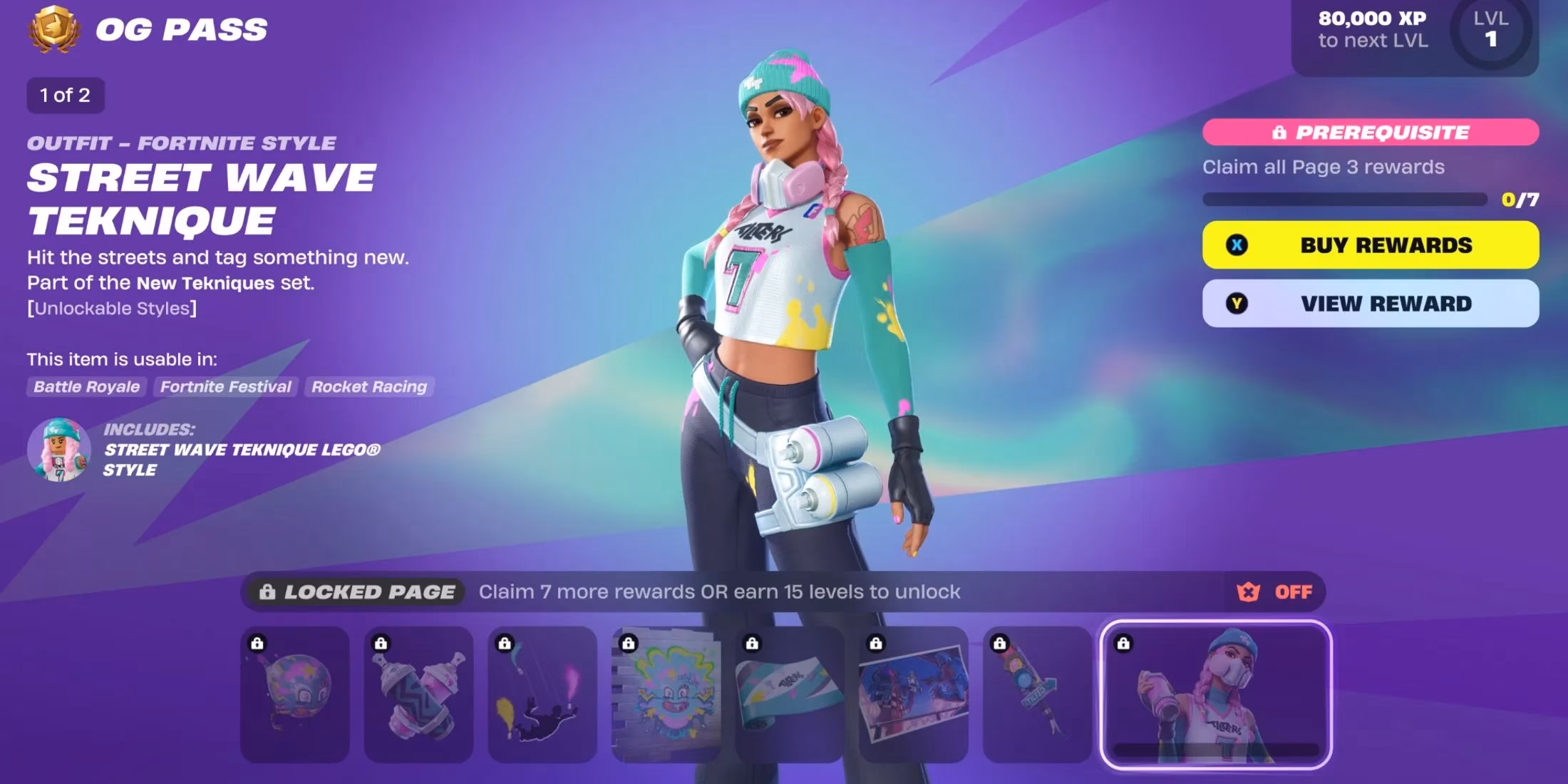Click the 0/7 rewards progress bar

click(x=1347, y=201)
